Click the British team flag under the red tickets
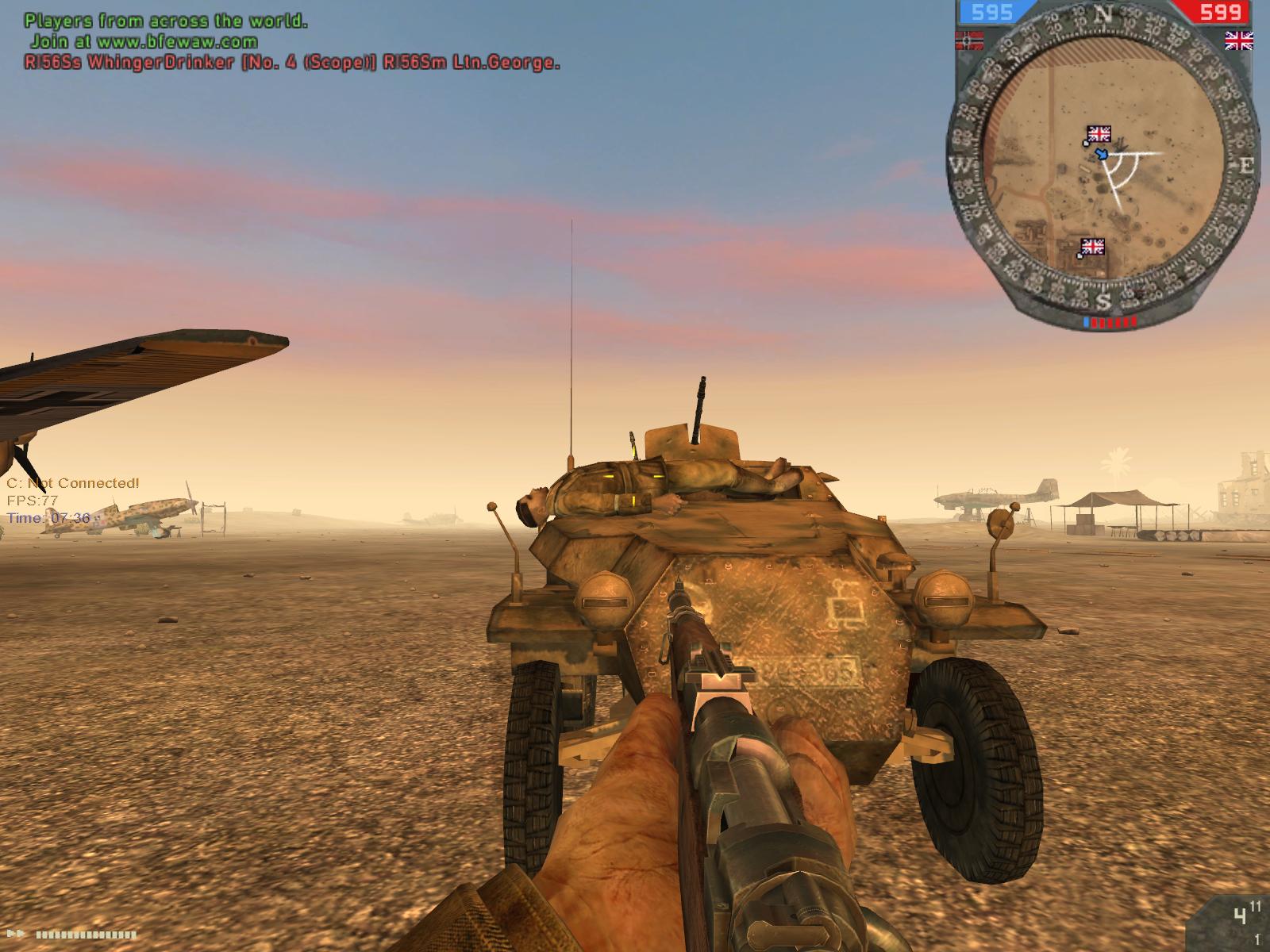1270x952 pixels. [1238, 39]
